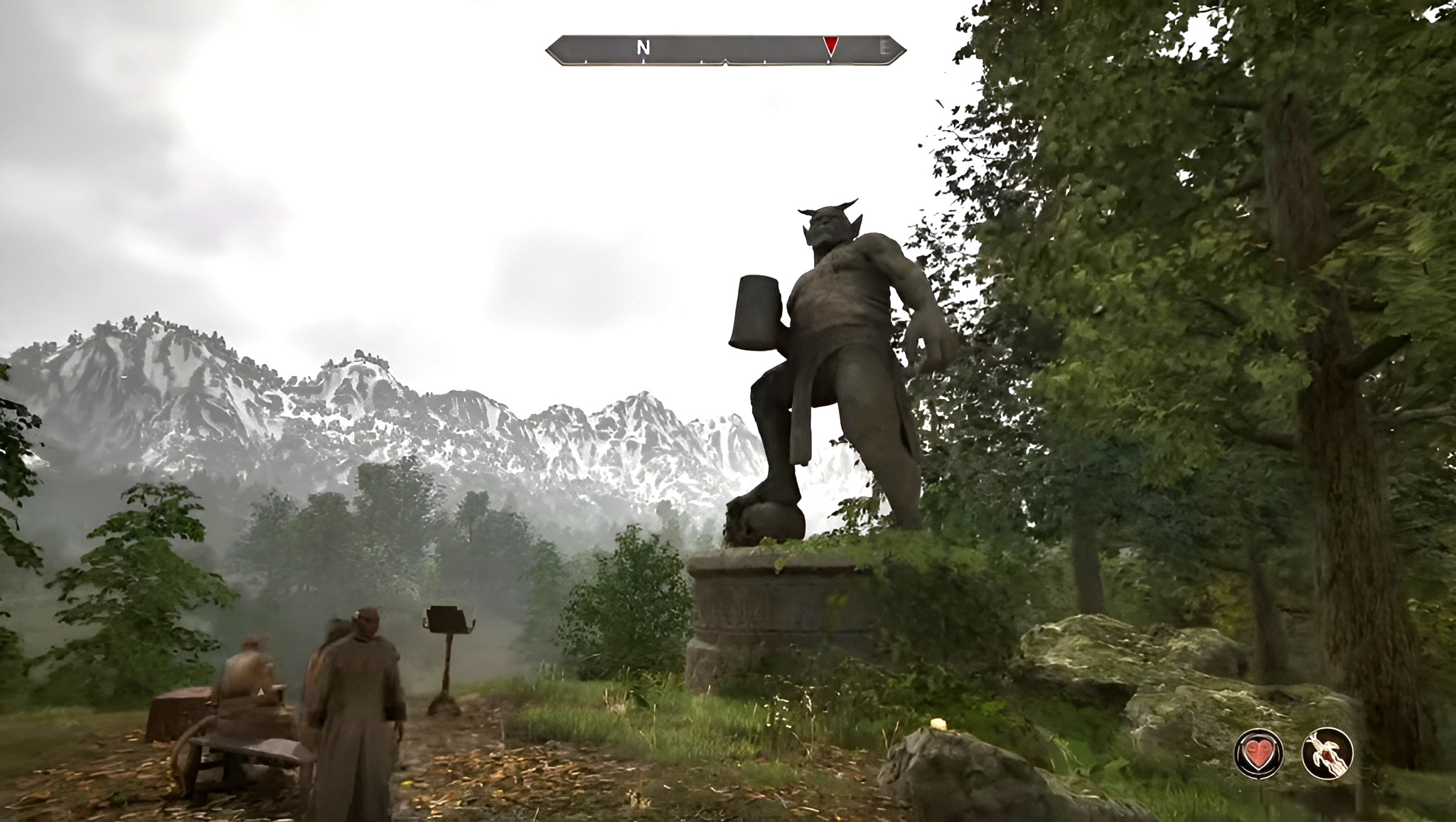The height and width of the screenshot is (822, 1456).
Task: Click the red quest marker on the compass
Action: [830, 46]
